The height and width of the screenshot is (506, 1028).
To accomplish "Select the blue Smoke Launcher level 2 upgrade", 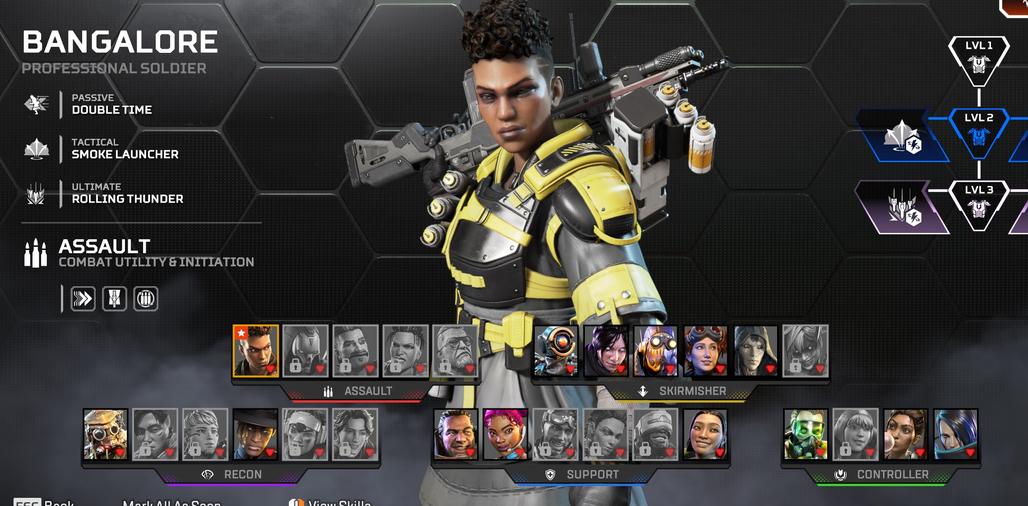I will pos(905,136).
